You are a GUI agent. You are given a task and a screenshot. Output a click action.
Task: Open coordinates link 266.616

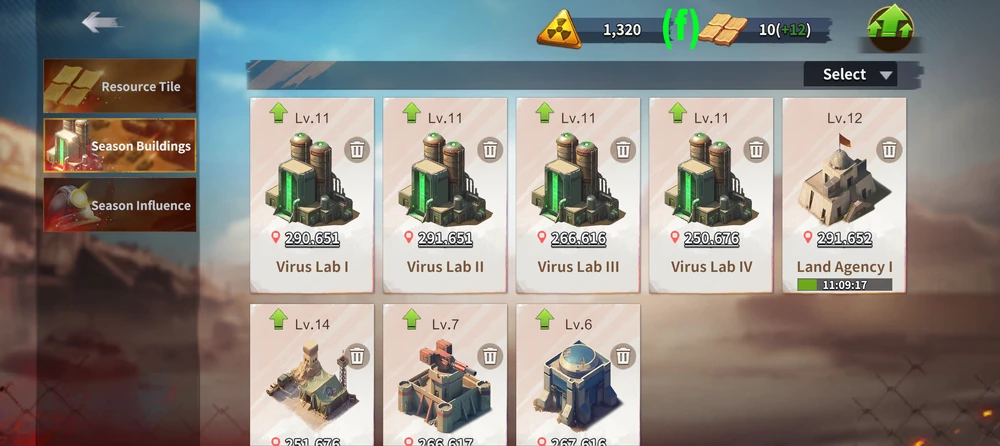coord(578,239)
